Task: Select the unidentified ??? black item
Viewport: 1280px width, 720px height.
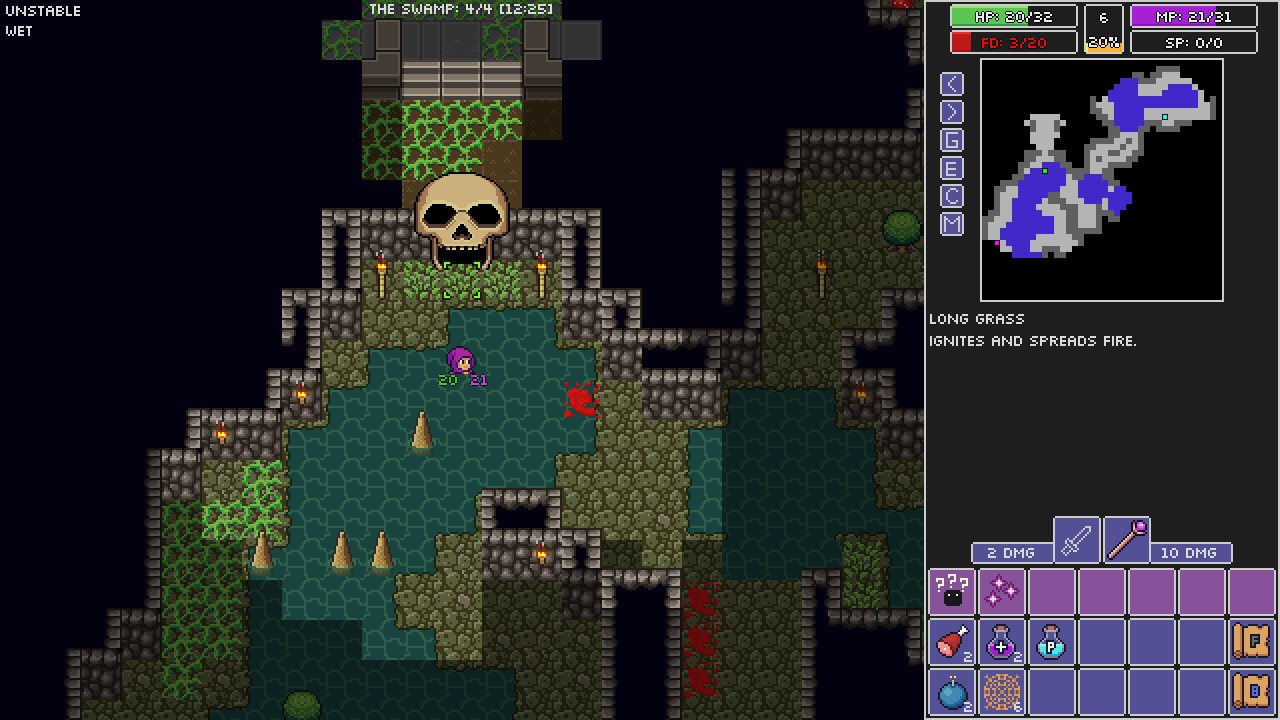Action: [951, 591]
